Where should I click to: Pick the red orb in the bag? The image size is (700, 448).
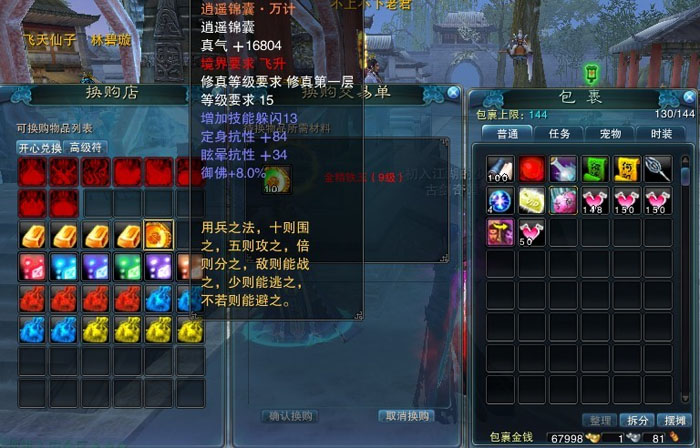coord(532,169)
